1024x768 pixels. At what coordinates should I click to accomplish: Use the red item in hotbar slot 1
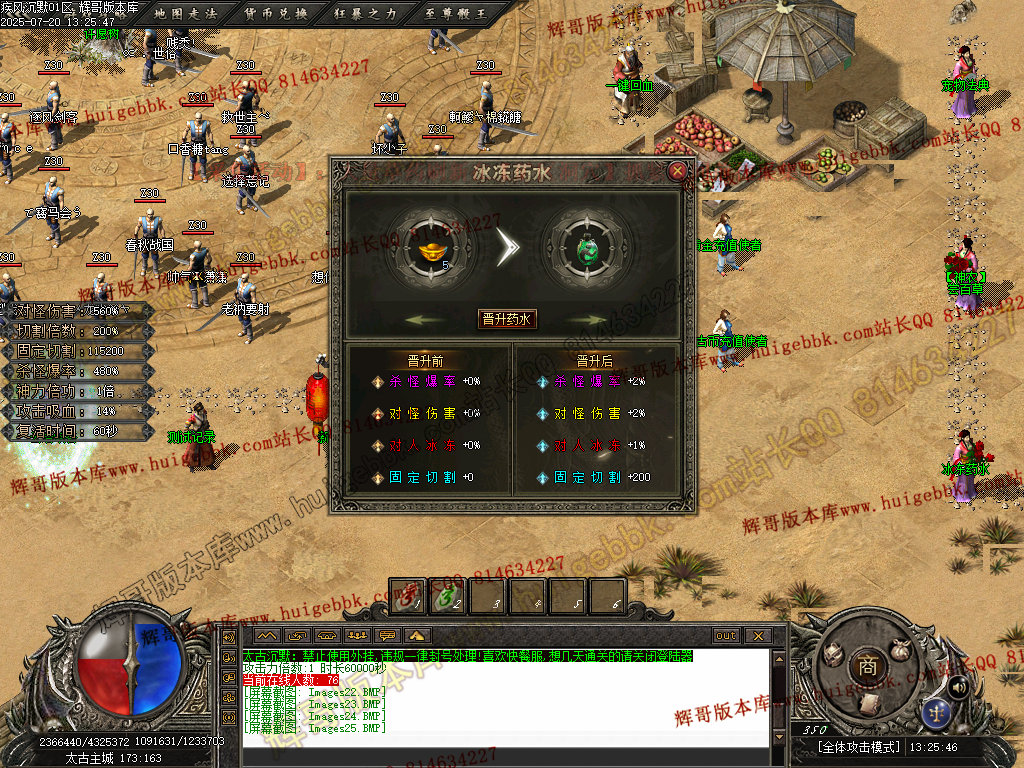click(406, 596)
